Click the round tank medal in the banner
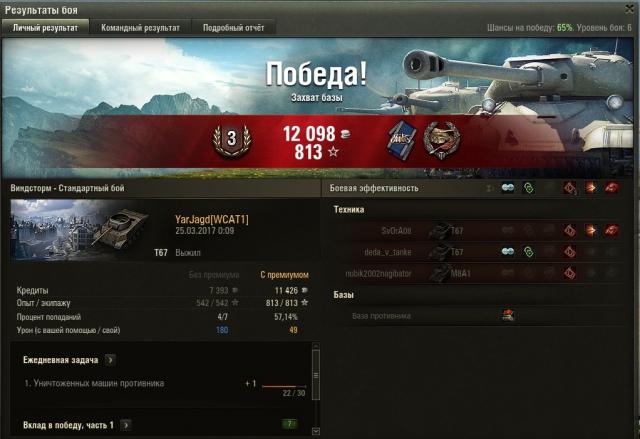 point(440,139)
